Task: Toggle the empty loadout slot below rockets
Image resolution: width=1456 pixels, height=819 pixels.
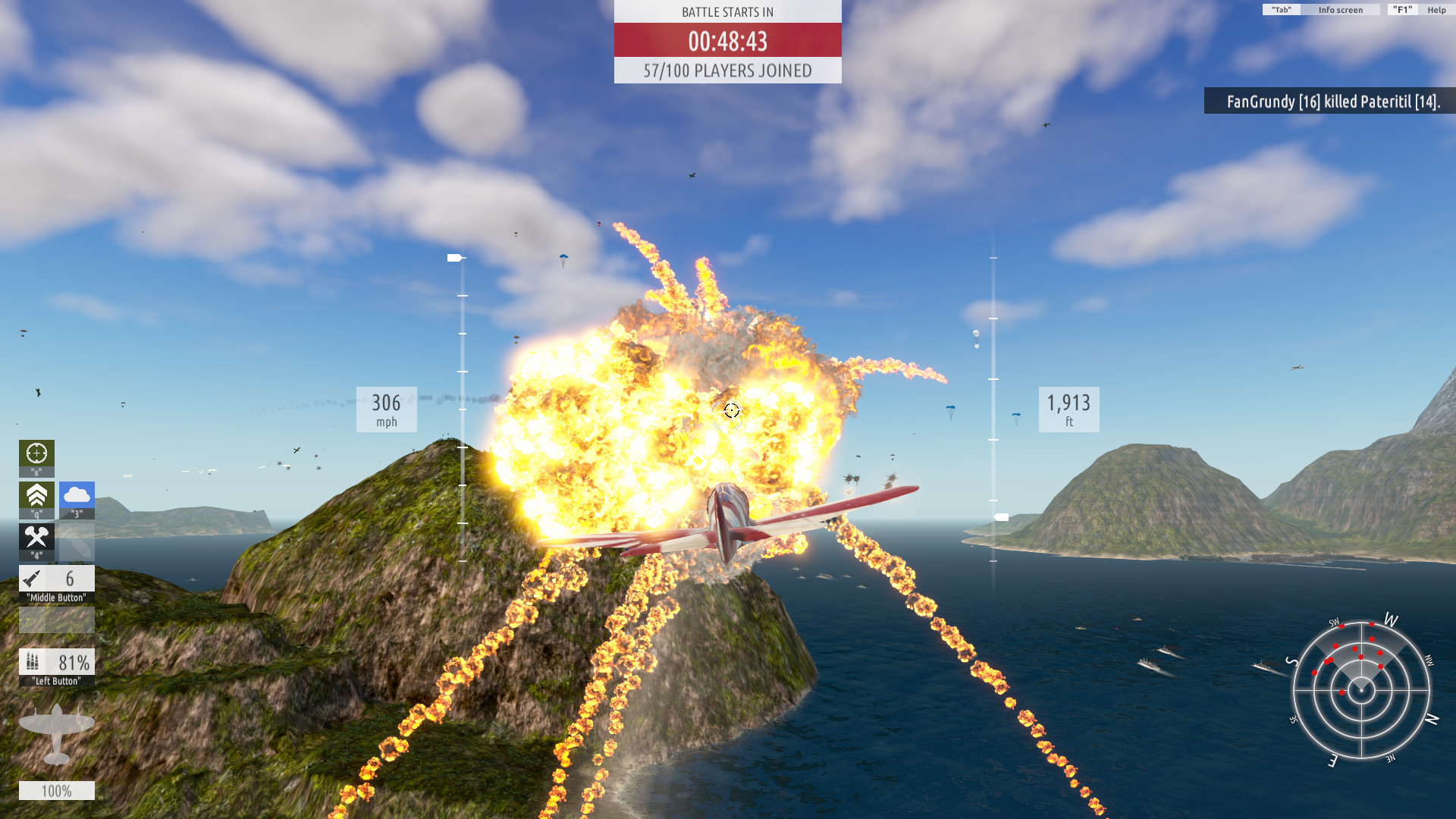Action: pos(56,620)
